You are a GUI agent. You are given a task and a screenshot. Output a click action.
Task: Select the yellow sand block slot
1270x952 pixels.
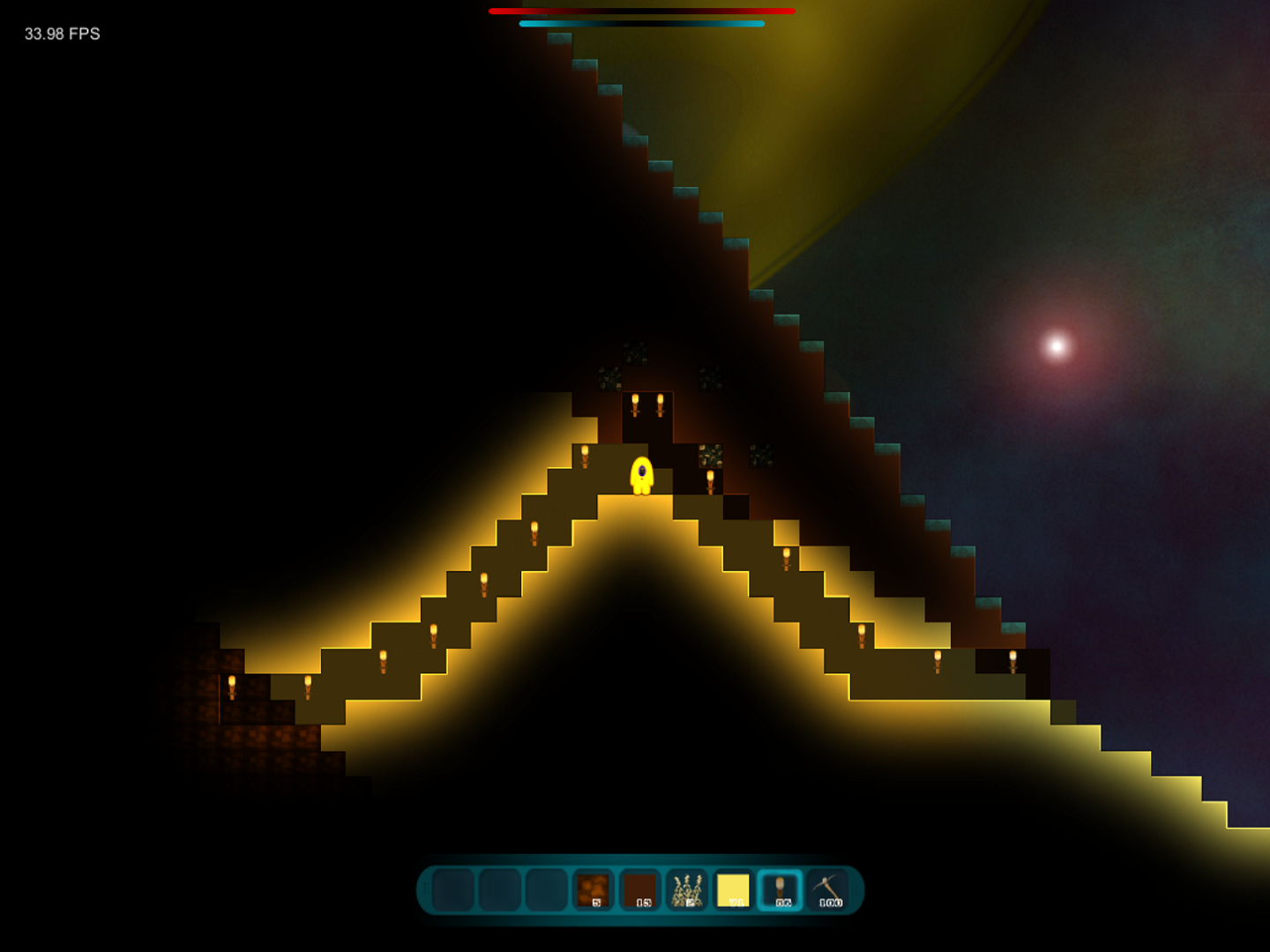[733, 889]
